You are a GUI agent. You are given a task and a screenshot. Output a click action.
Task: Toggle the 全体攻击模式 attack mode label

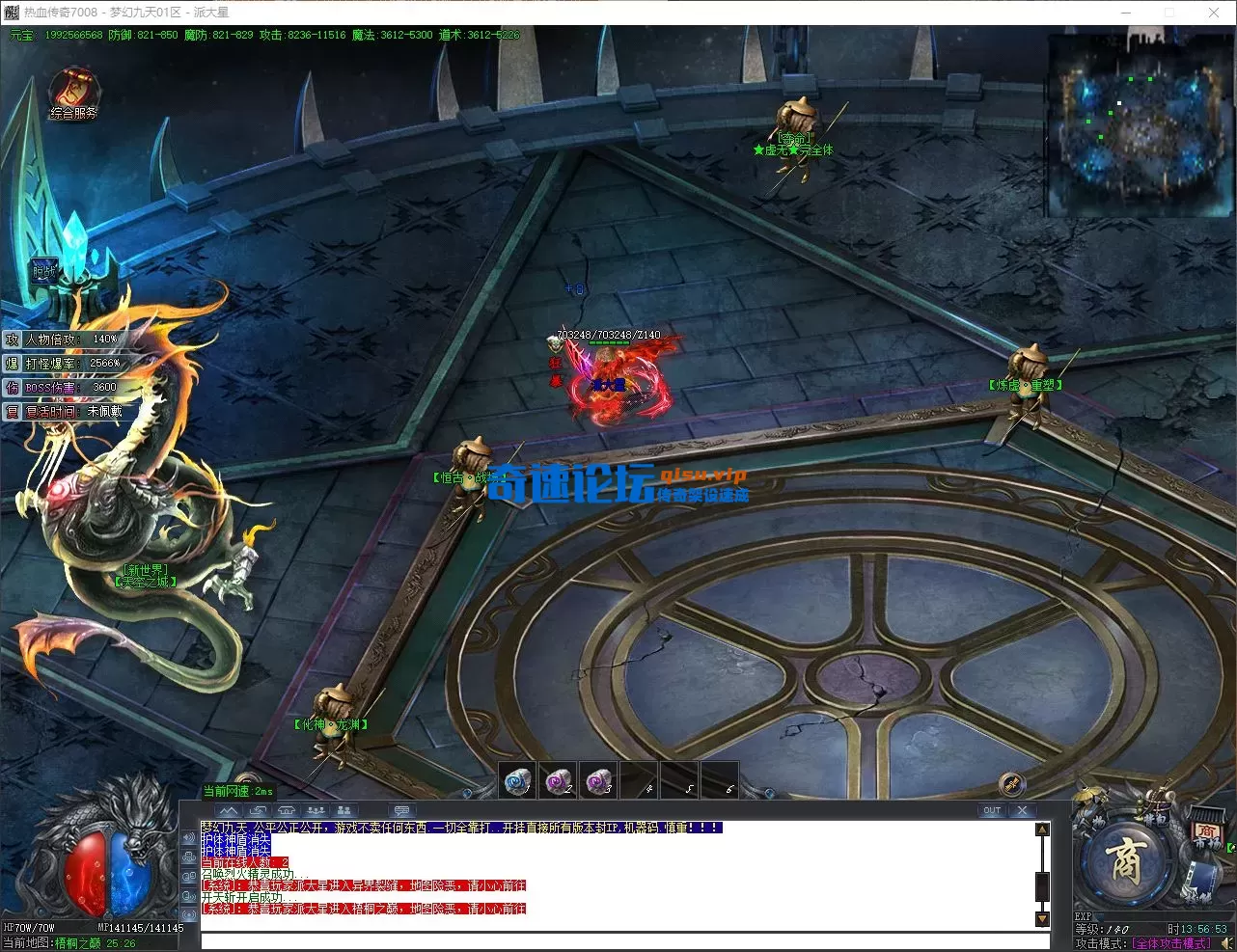tap(1170, 943)
